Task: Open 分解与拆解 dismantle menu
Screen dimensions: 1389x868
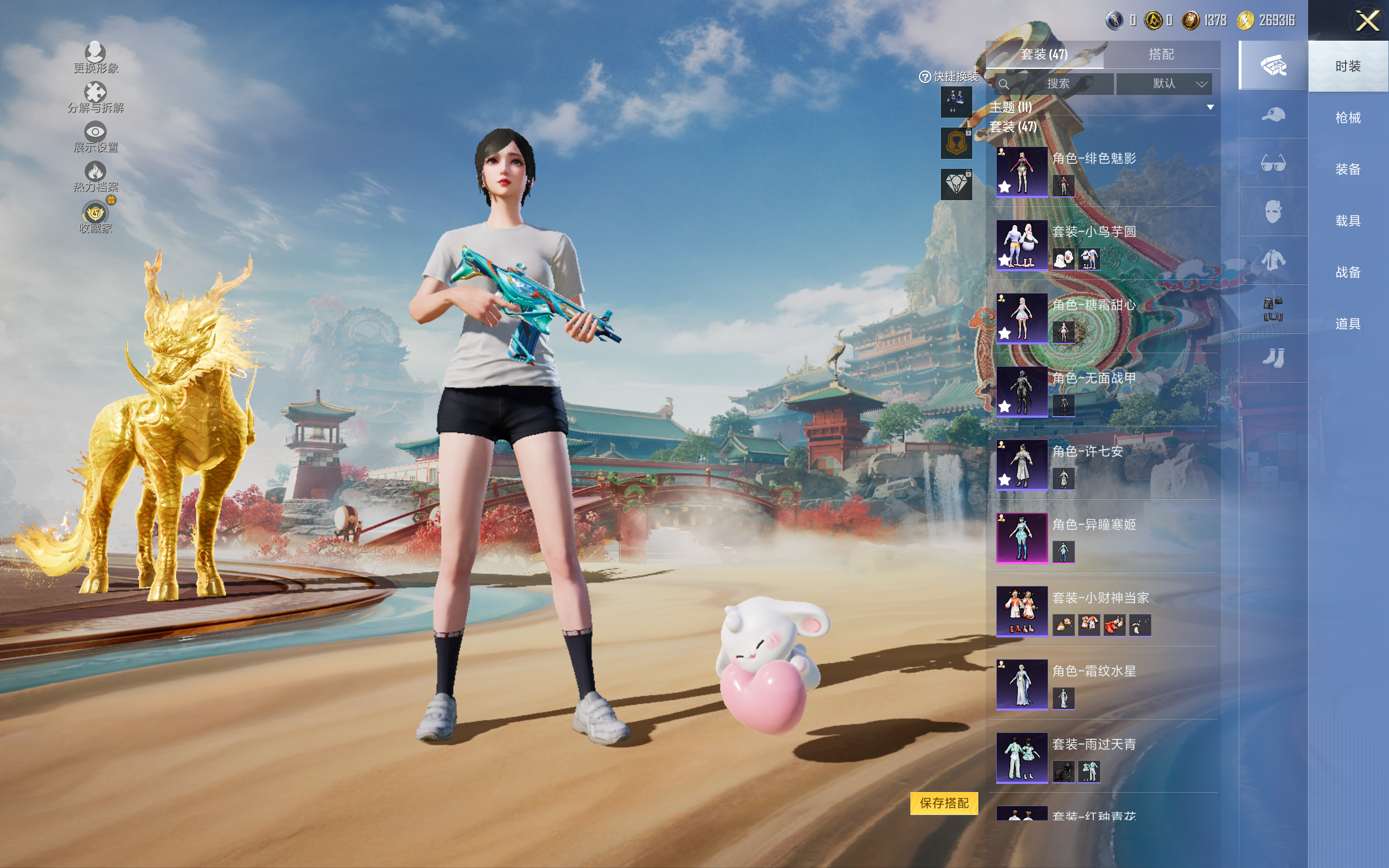Action: 95,97
